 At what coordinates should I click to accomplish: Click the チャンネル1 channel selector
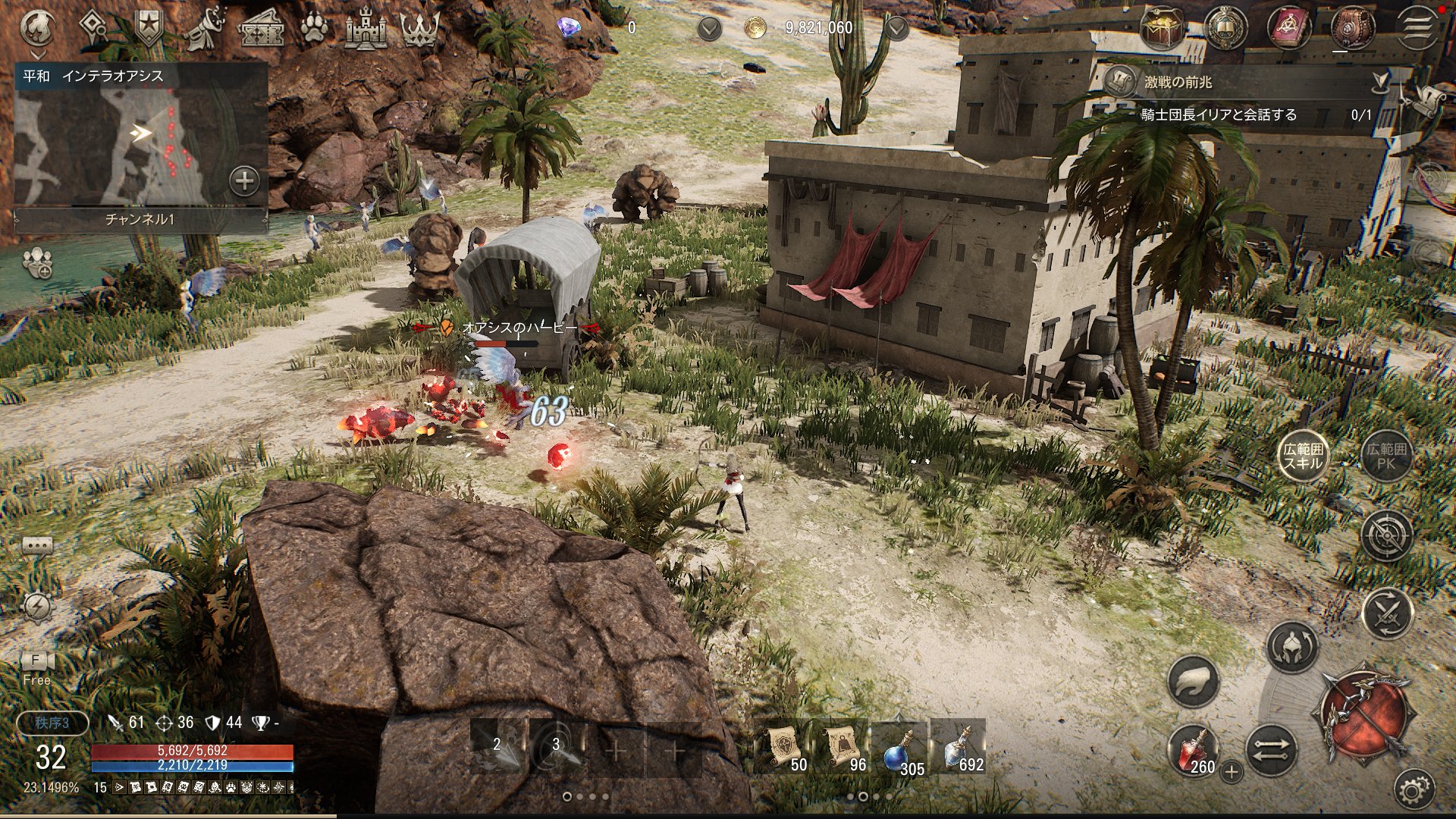point(140,219)
